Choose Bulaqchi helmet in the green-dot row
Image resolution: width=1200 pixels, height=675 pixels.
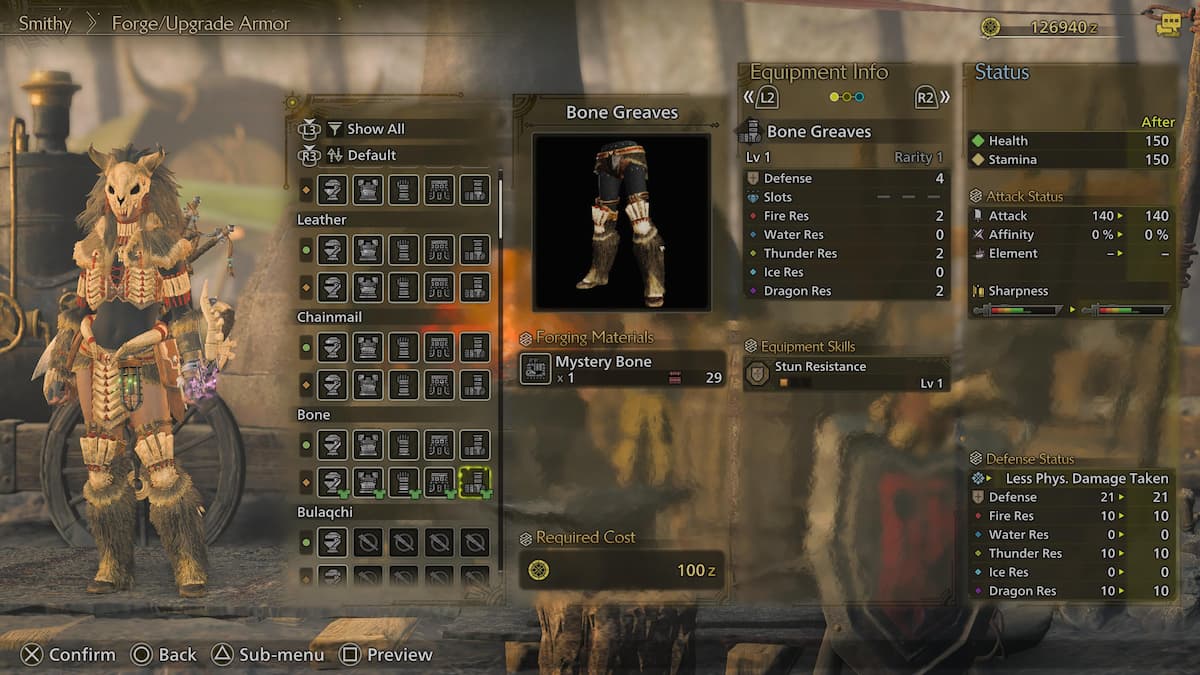click(332, 542)
